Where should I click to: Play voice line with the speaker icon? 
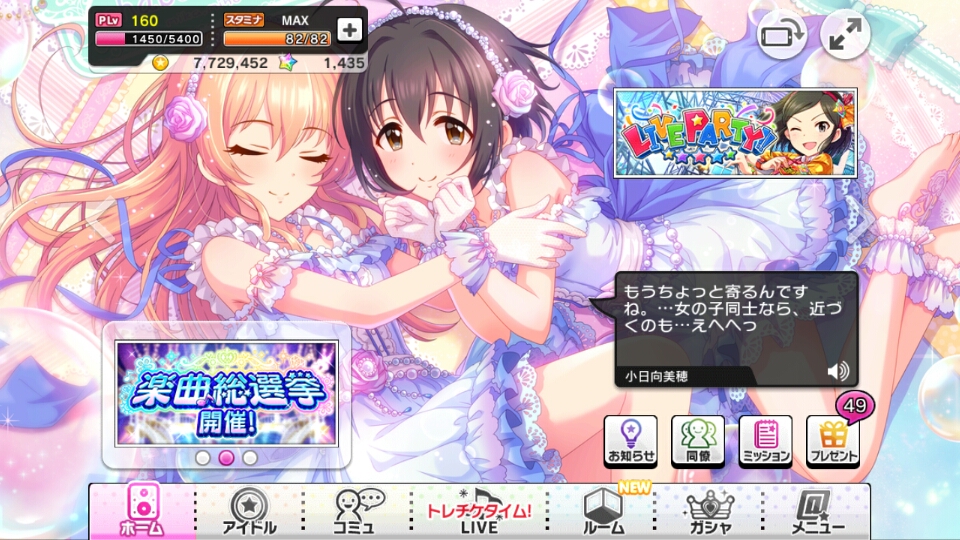coord(837,372)
